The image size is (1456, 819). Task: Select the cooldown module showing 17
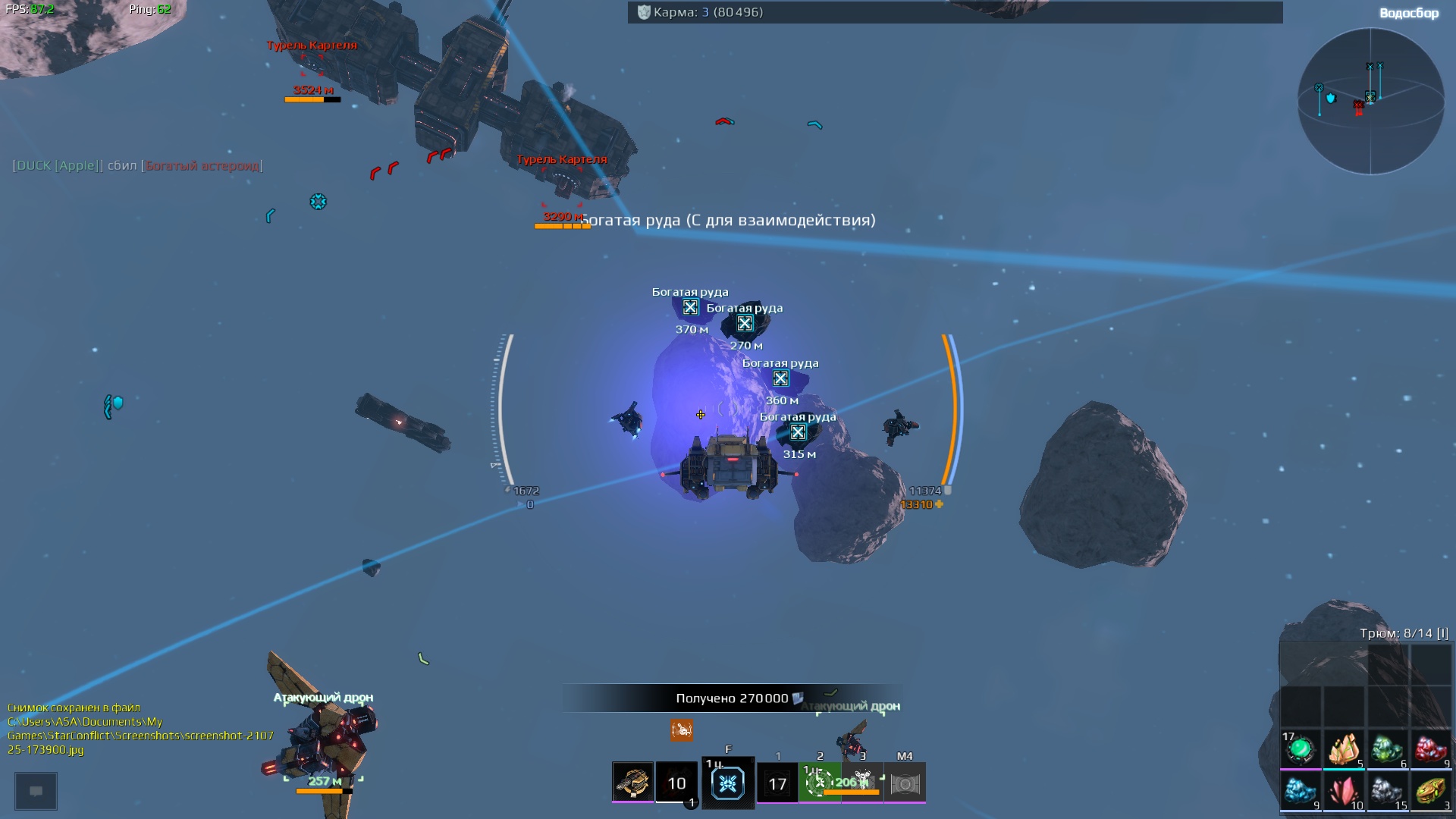pos(777,783)
